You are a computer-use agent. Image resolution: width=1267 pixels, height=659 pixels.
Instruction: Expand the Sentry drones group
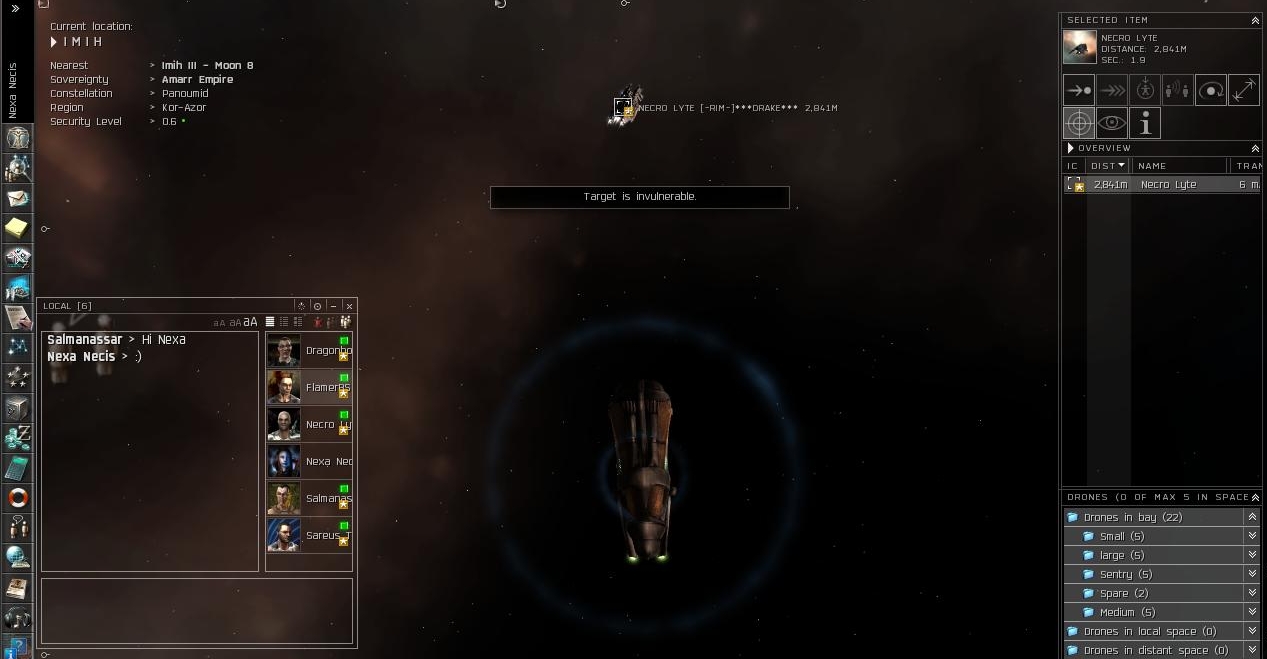[x=1252, y=574]
